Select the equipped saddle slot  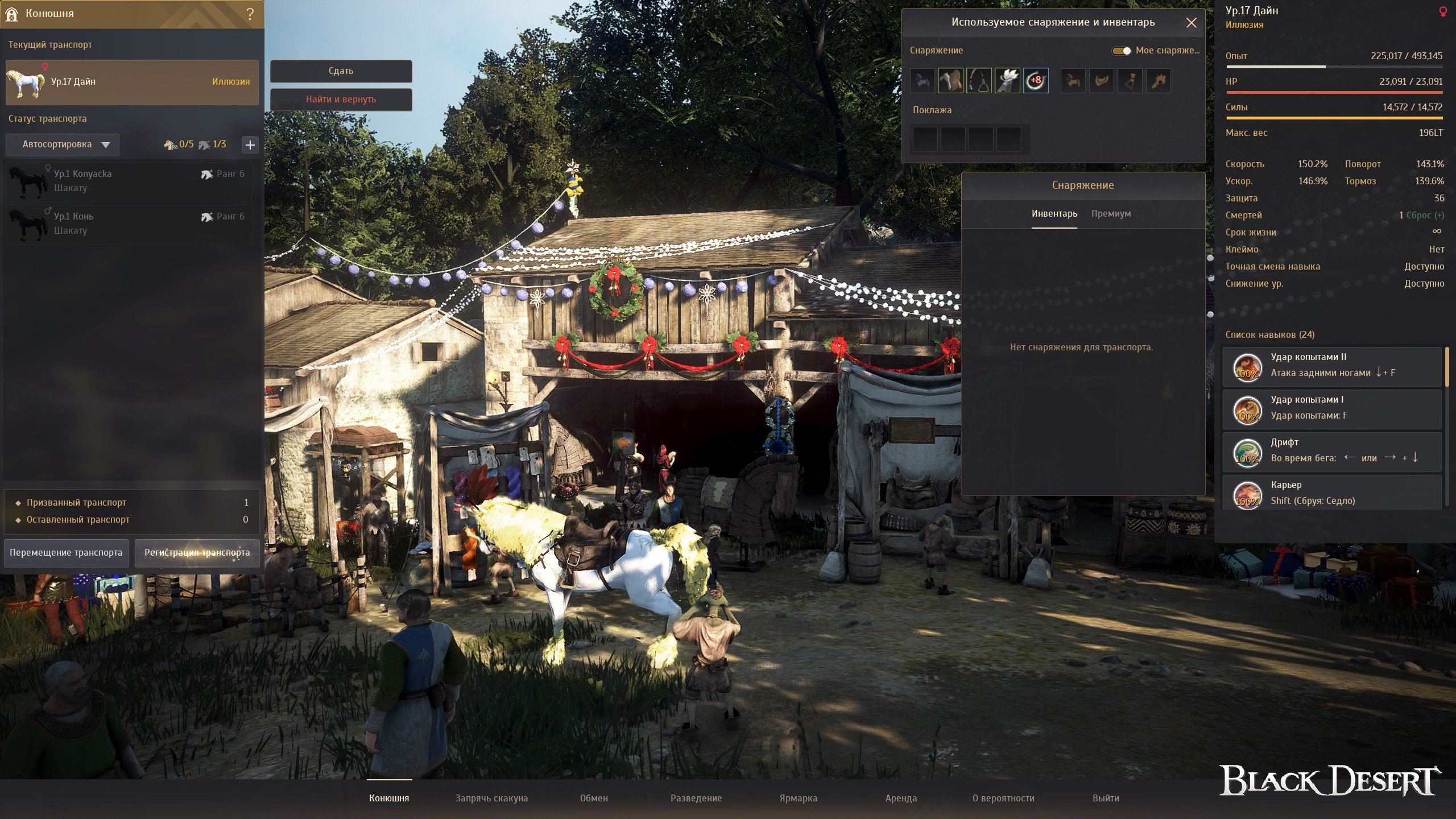click(950, 81)
